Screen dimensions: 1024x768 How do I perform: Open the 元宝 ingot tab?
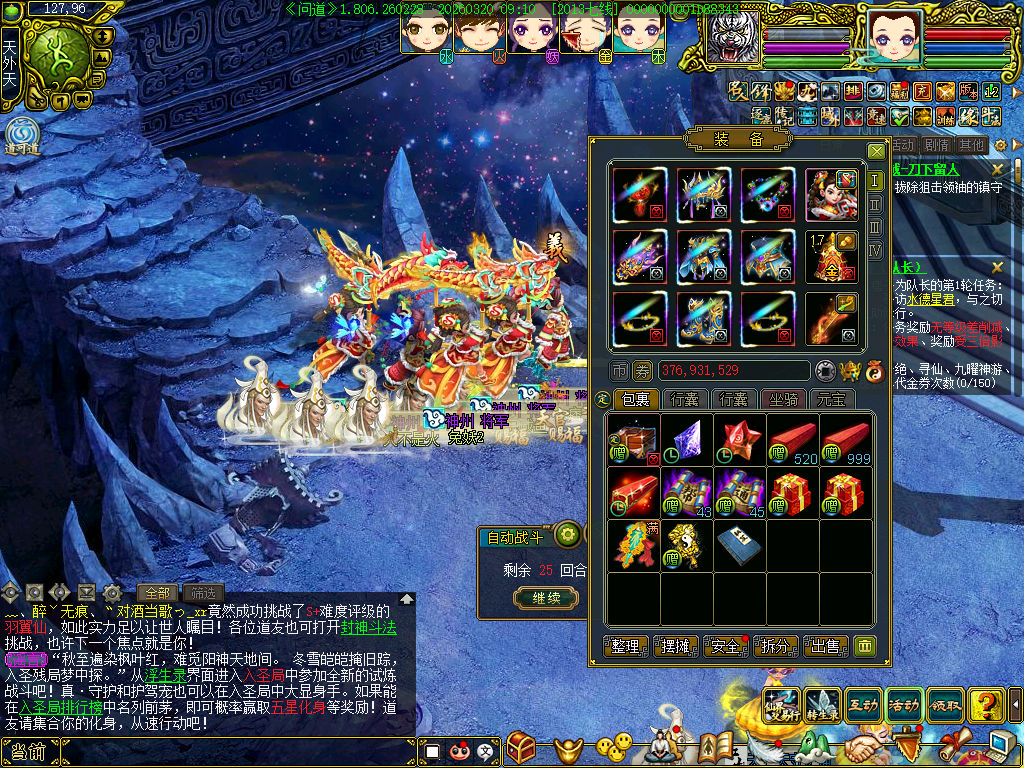click(x=831, y=400)
